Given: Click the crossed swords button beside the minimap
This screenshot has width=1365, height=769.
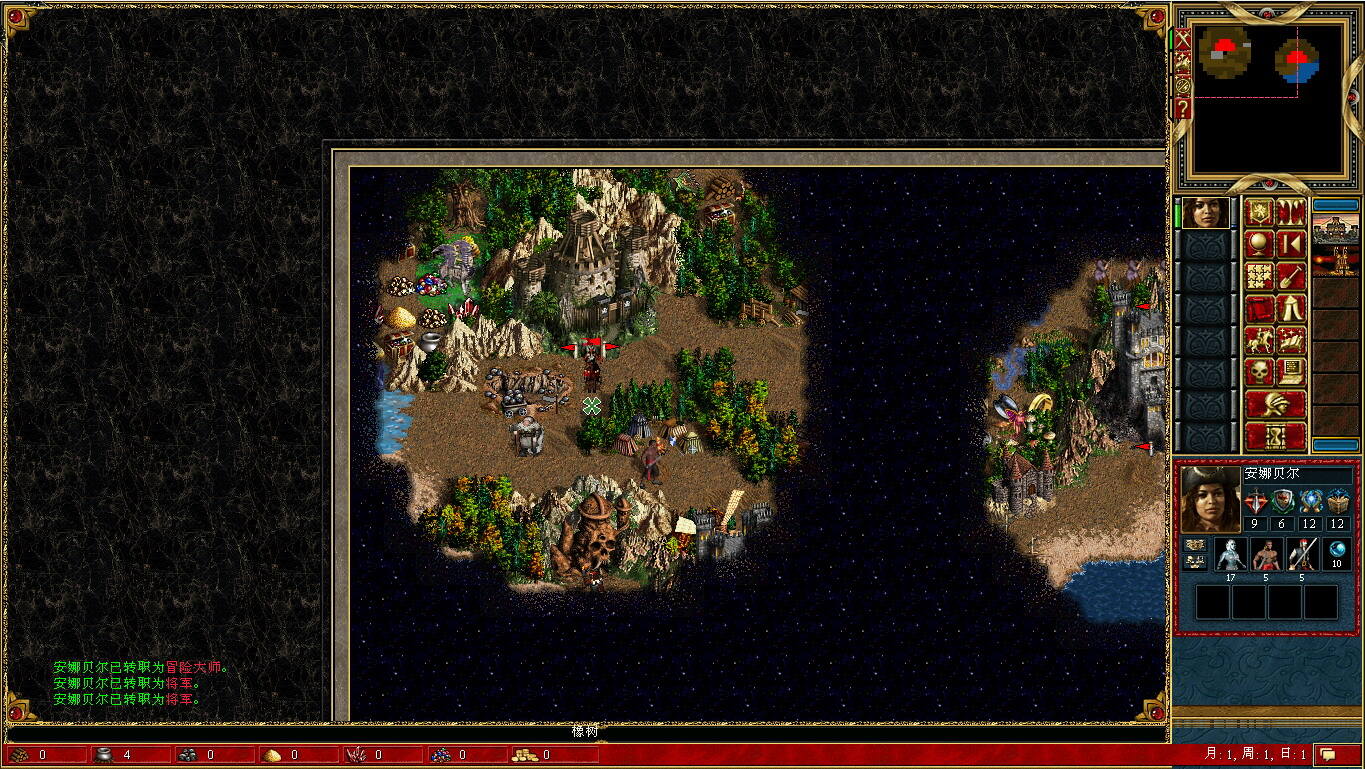Looking at the screenshot, I should click(1183, 40).
